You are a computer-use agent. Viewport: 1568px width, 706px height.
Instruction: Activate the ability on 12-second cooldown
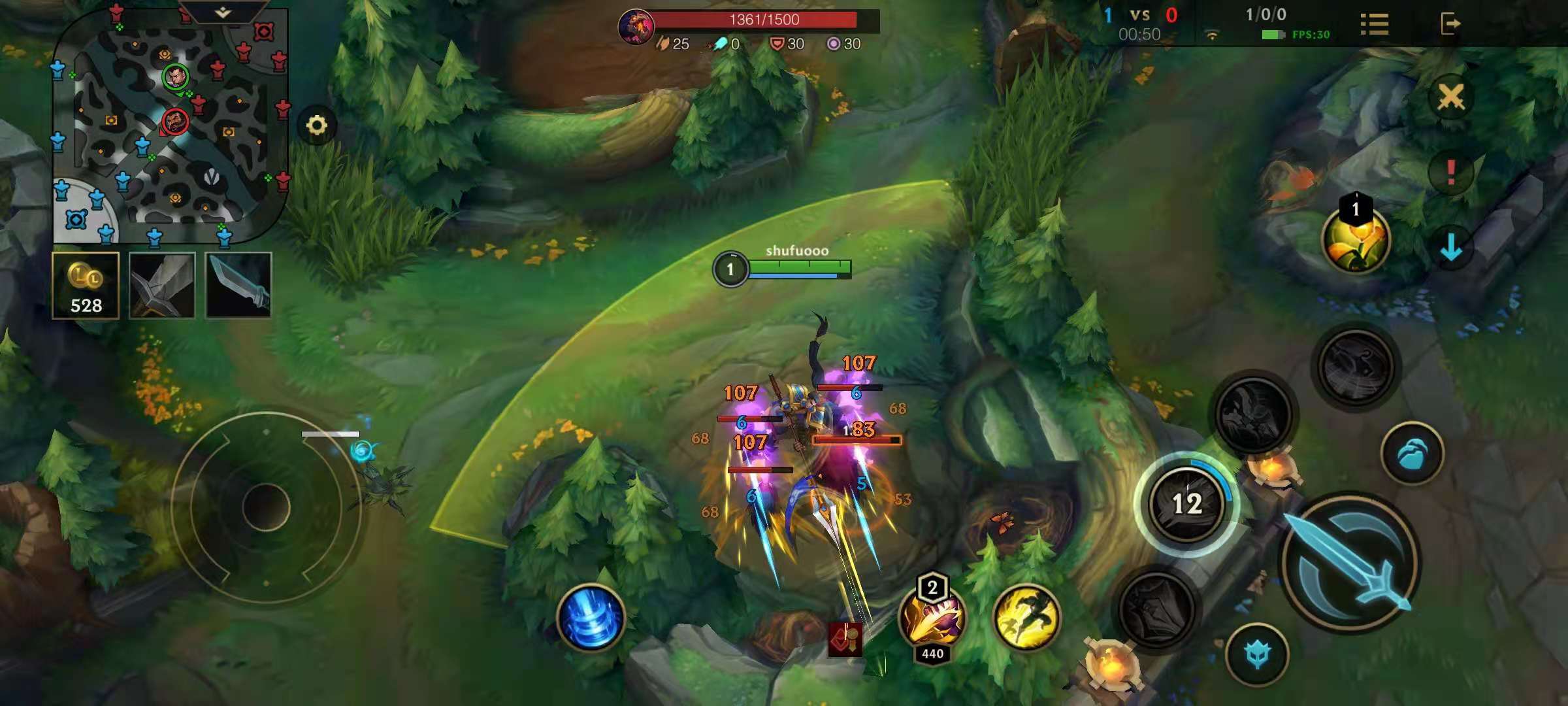point(1186,503)
